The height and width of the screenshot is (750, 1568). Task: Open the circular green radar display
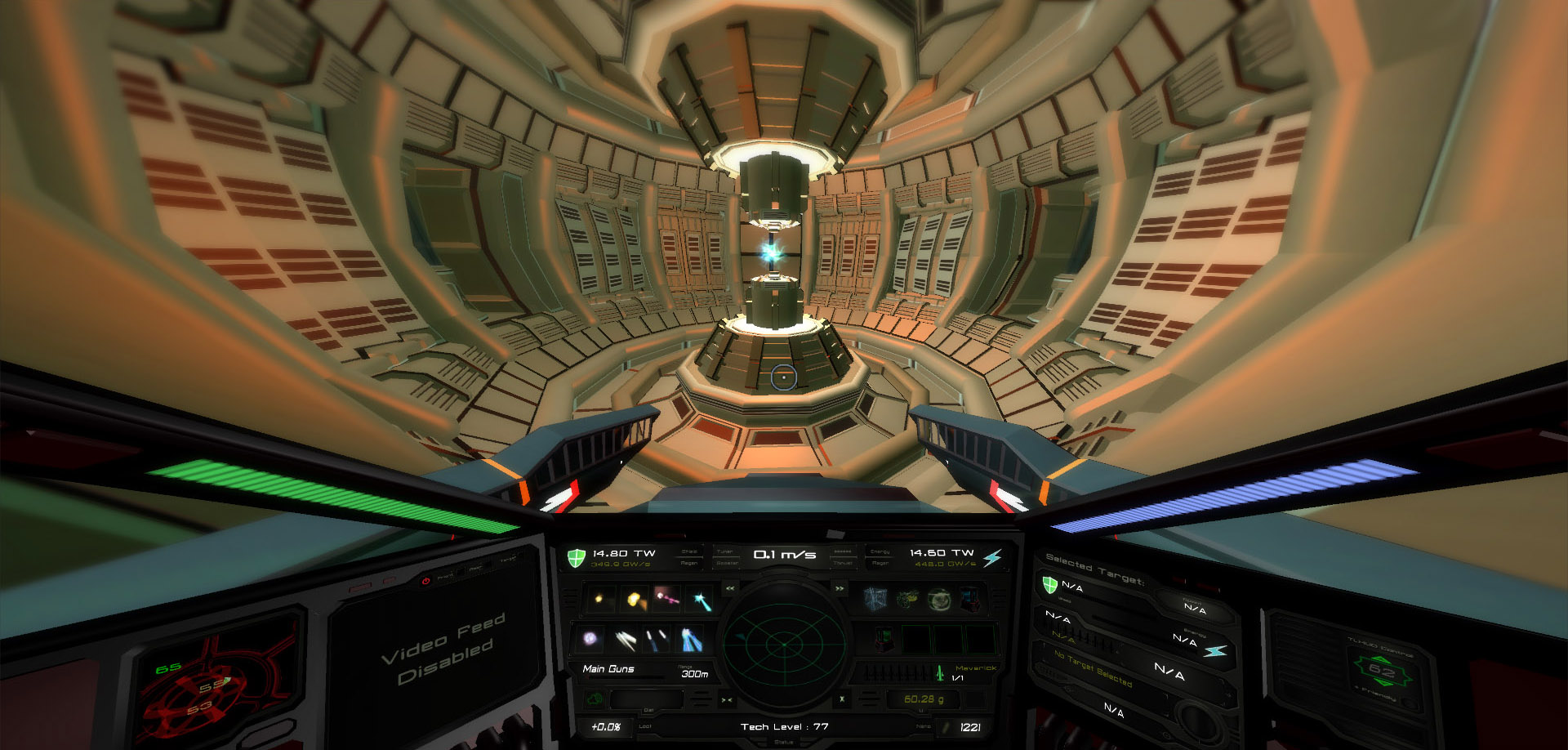tap(783, 644)
